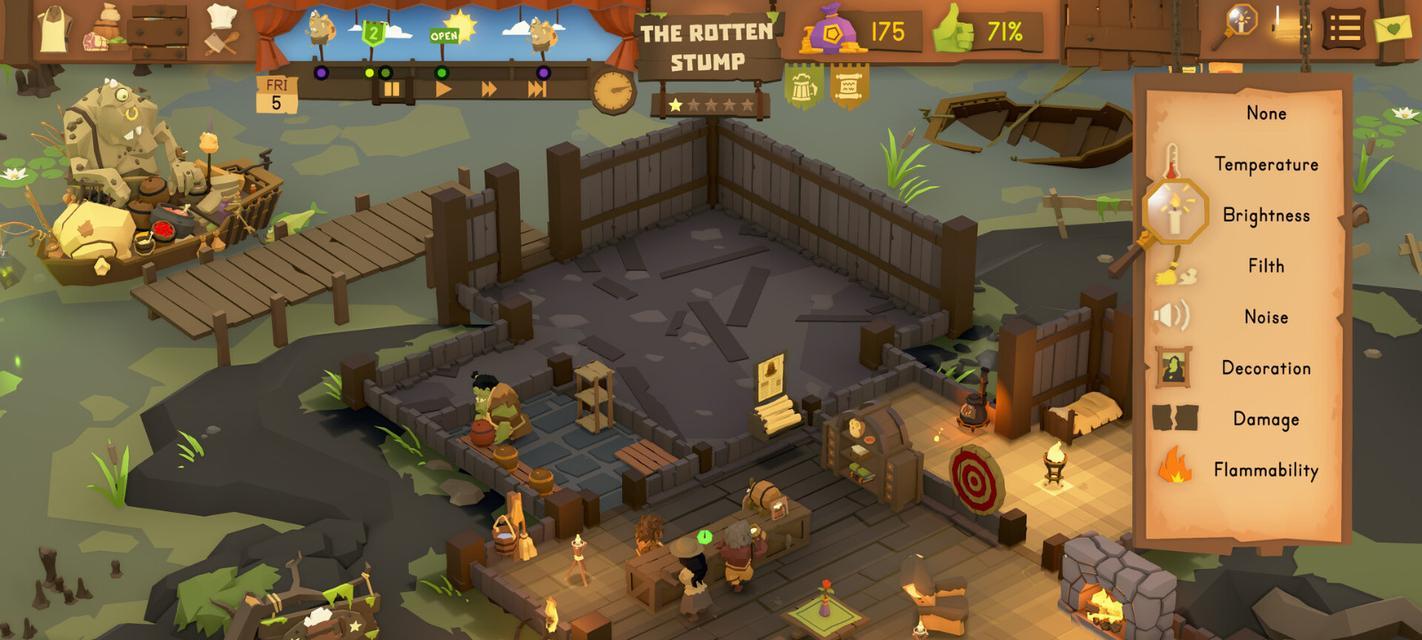1422x640 pixels.
Task: Click the scroll banner under the tavern sign
Action: (849, 86)
